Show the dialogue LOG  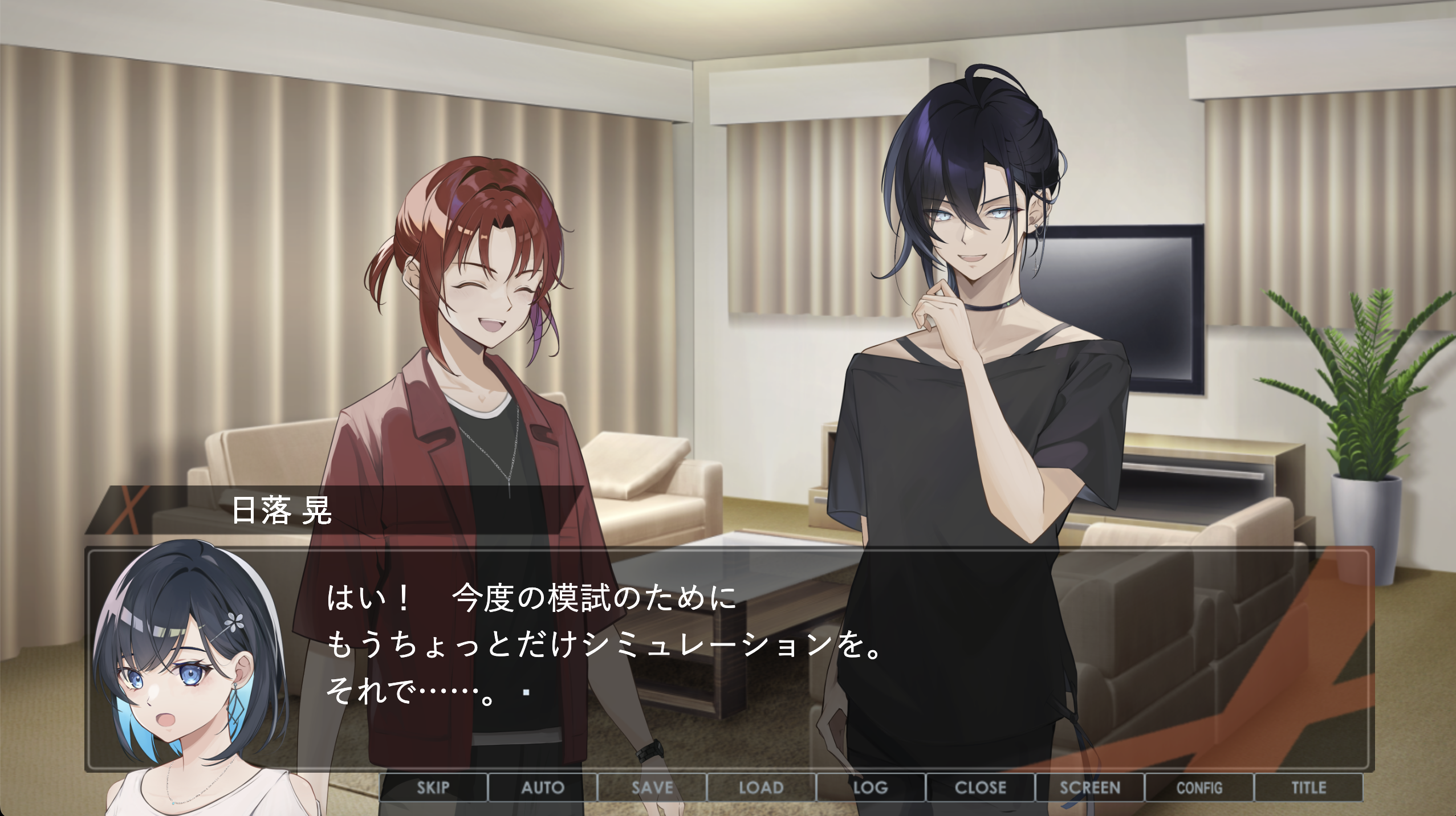tap(871, 788)
